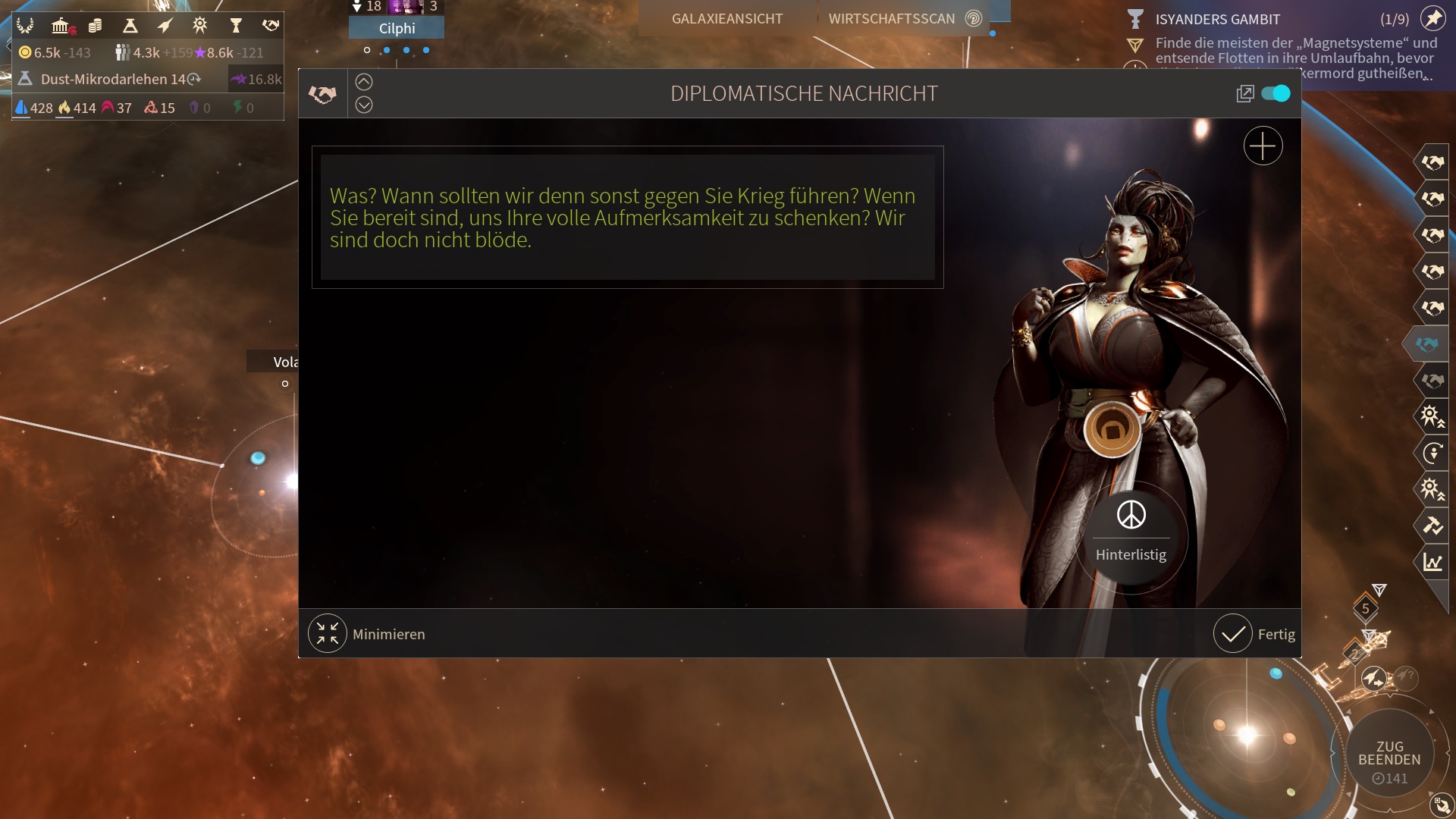Open the Isyanders Gambit quest tracker
The width and height of the screenshot is (1456, 819).
click(1216, 20)
